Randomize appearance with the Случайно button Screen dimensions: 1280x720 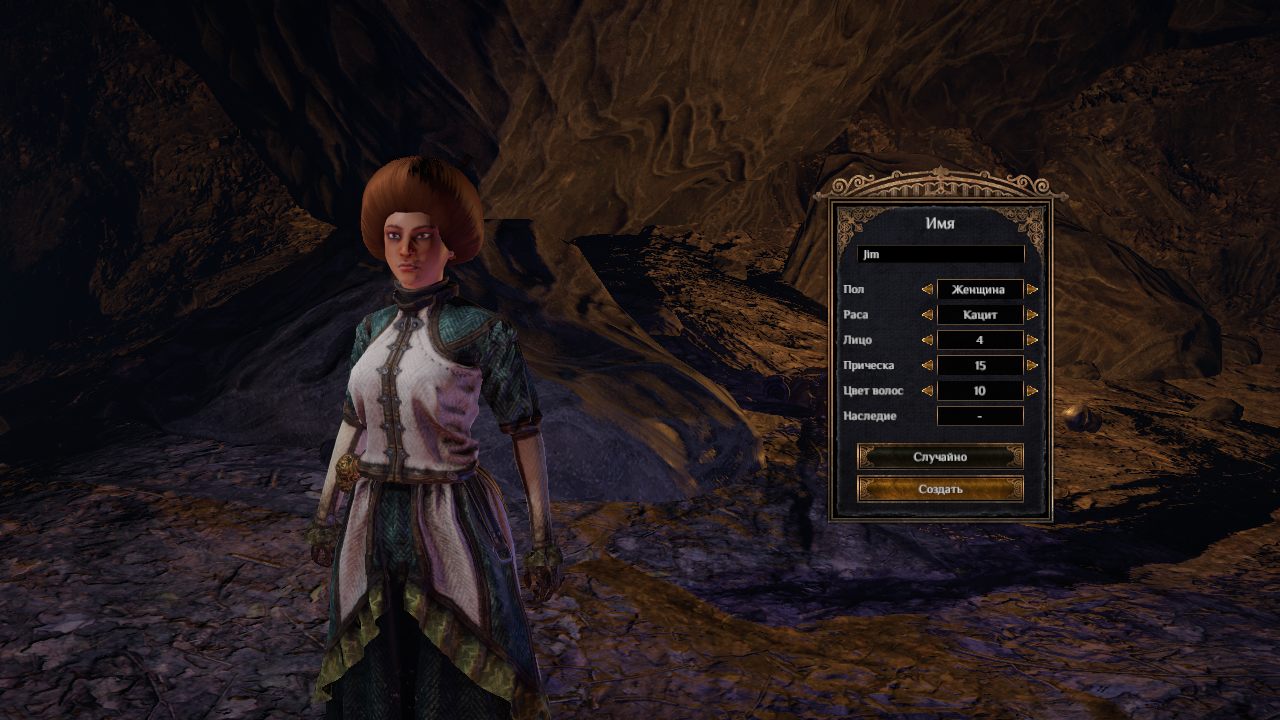point(940,457)
